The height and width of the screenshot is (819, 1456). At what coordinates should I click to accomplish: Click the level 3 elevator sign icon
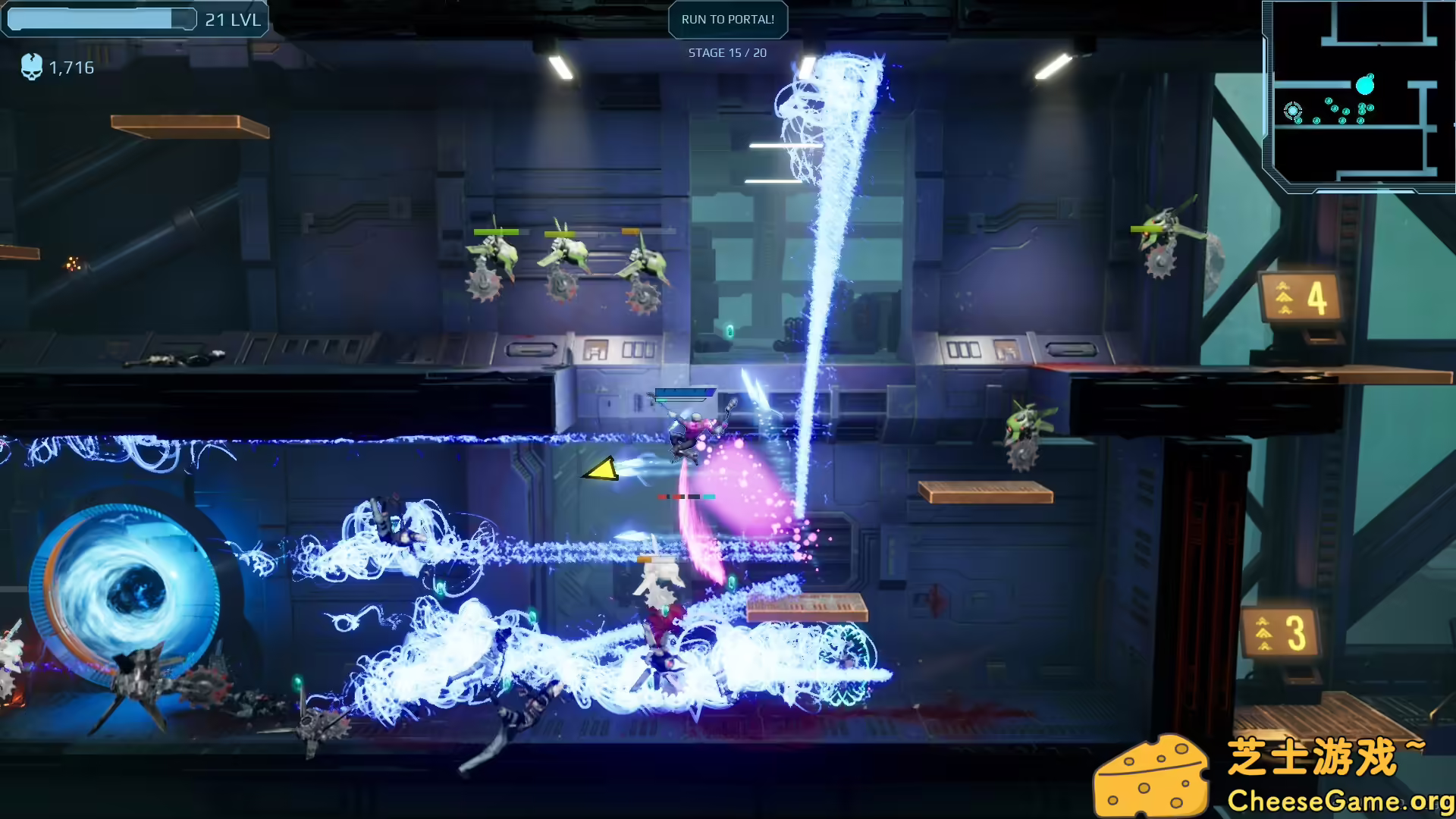click(1279, 630)
